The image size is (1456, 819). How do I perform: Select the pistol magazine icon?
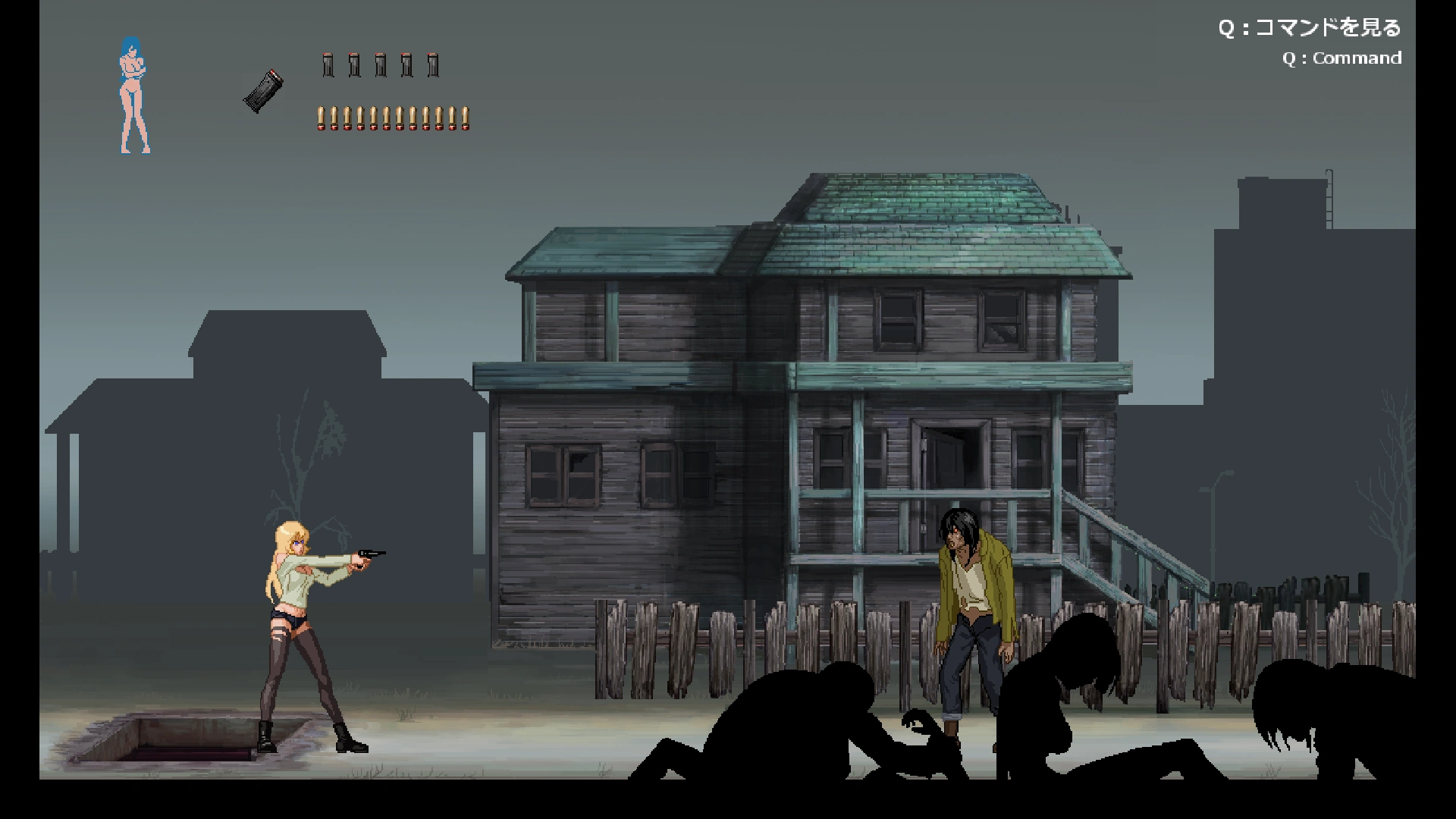264,91
